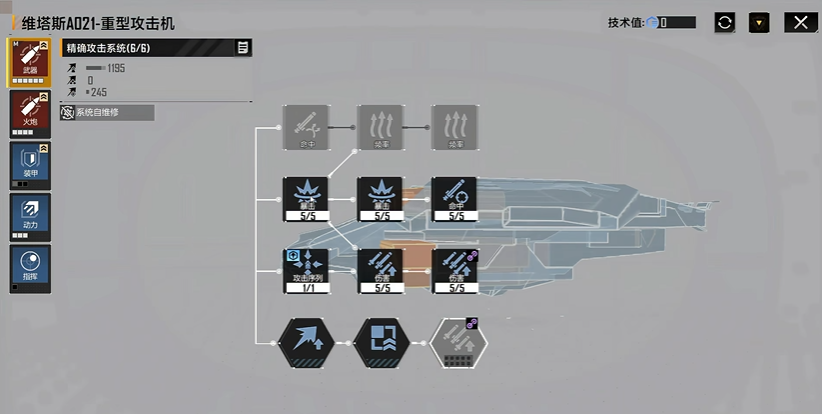Pick the hexagon node with diagonal arrow
Viewport: 822px width, 414px height.
[307, 342]
